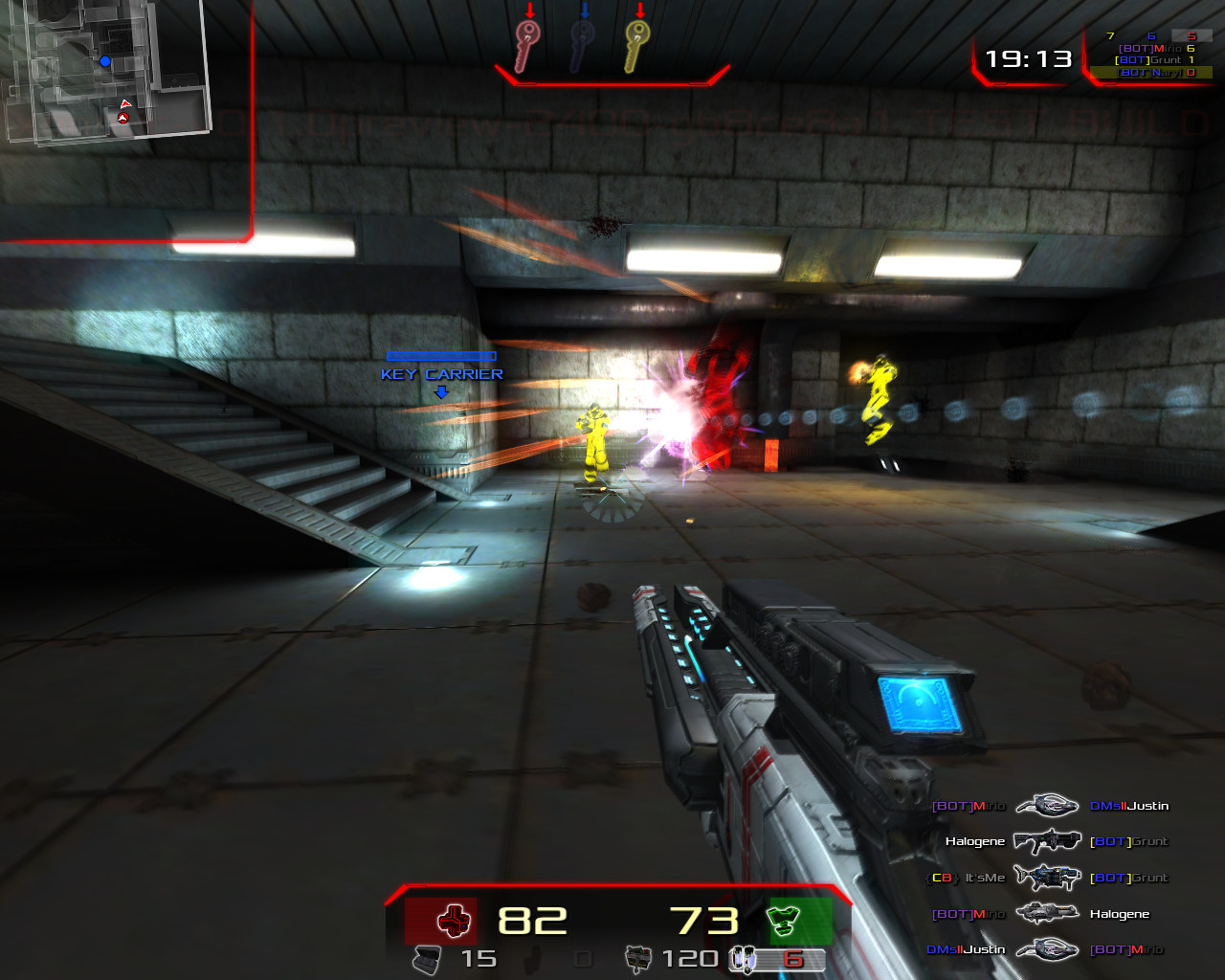The height and width of the screenshot is (980, 1225).
Task: Select the bullets ammo icon
Action: (637, 959)
